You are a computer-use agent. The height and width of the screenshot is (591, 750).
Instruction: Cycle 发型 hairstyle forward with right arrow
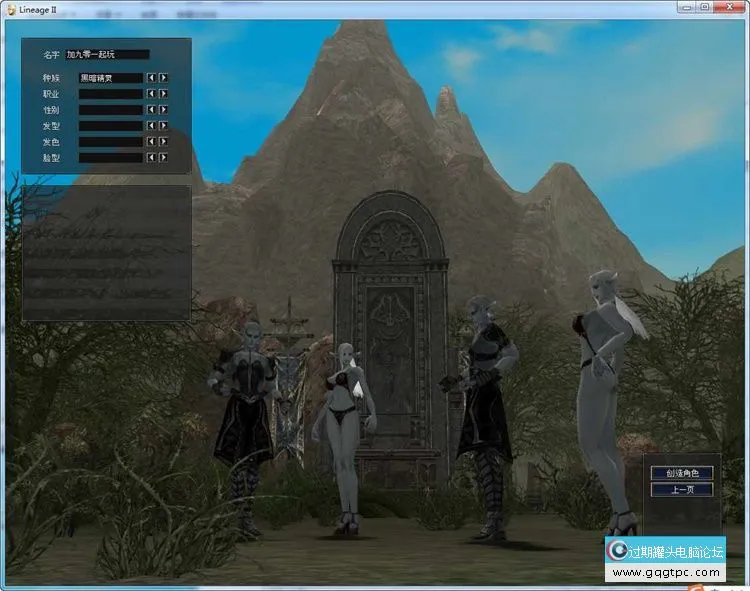[x=163, y=126]
